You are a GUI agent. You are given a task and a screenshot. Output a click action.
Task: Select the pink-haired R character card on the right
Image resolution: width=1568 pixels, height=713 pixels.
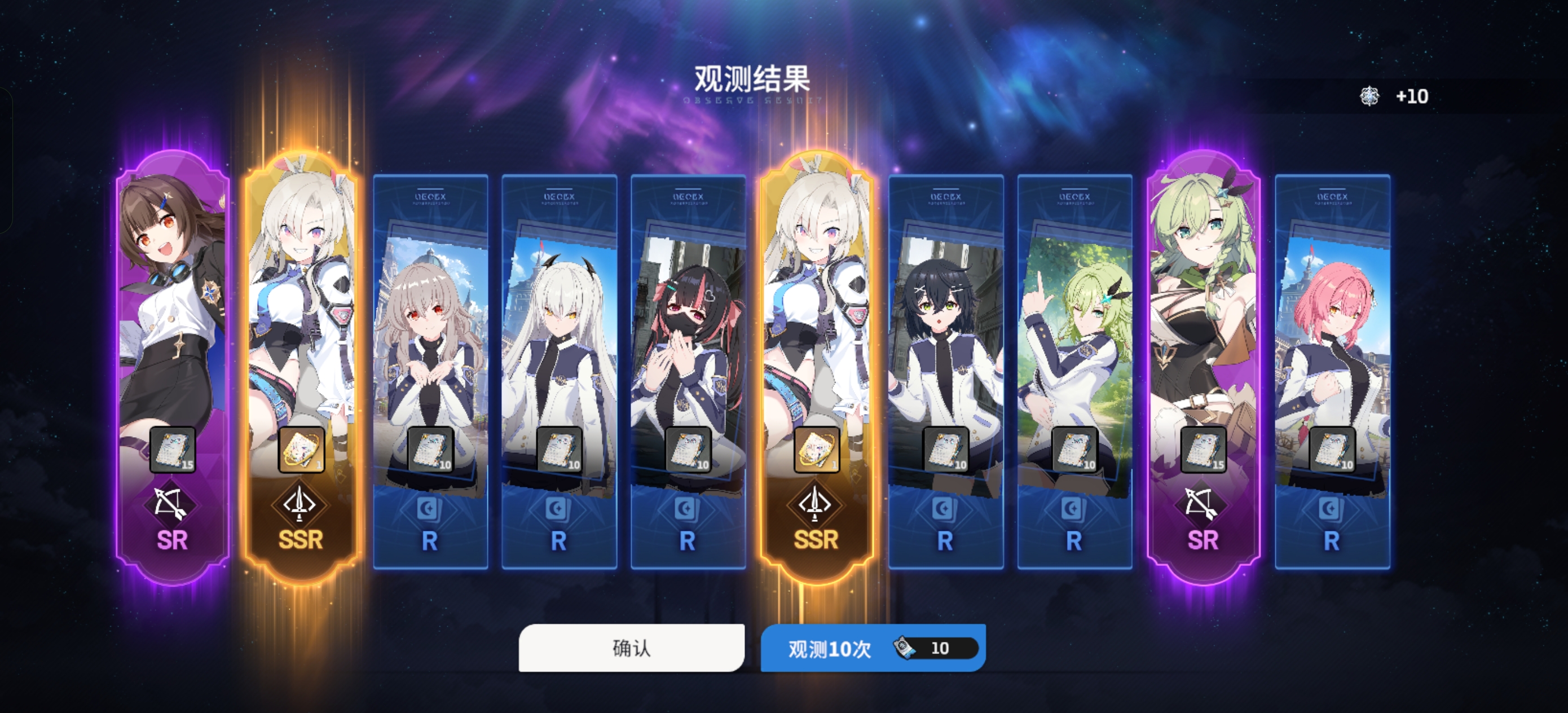point(1333,347)
